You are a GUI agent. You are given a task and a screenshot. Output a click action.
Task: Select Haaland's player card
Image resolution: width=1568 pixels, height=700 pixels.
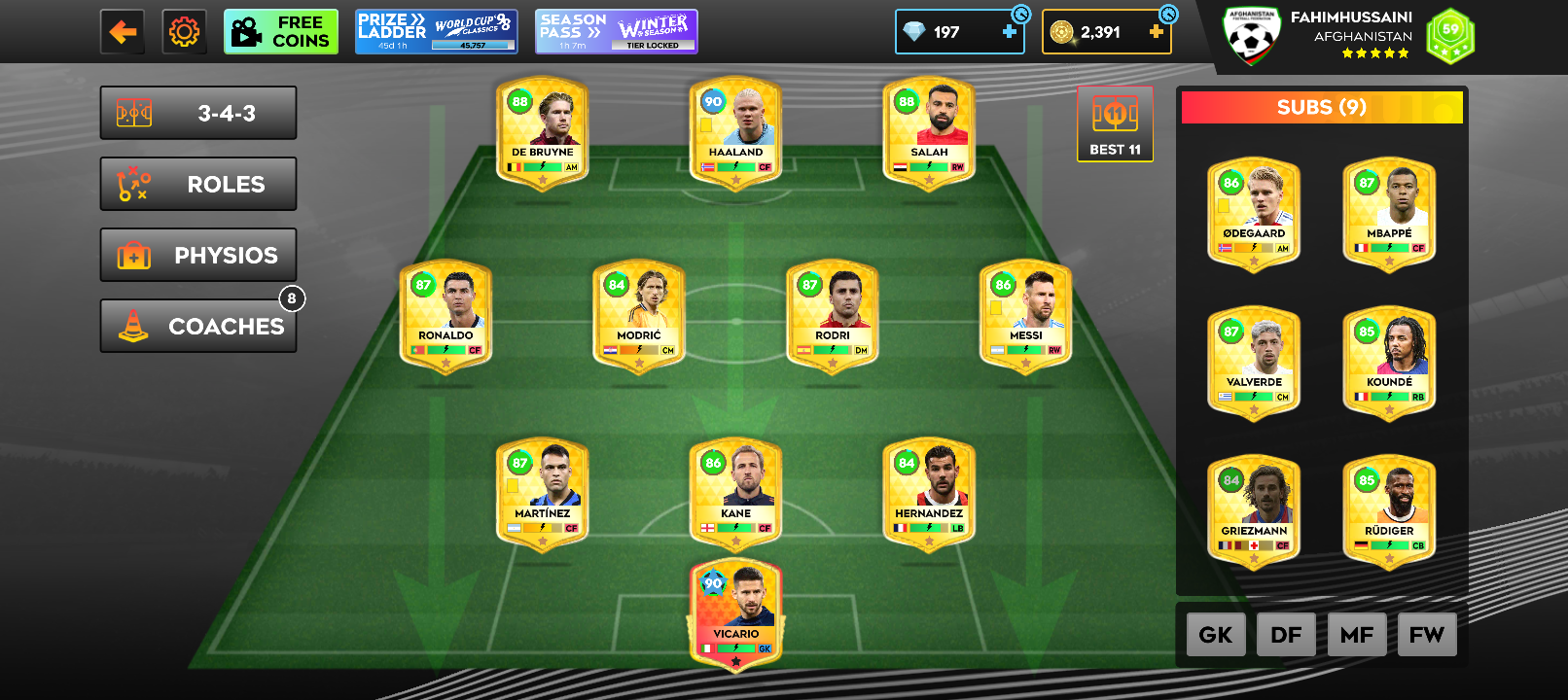(736, 133)
